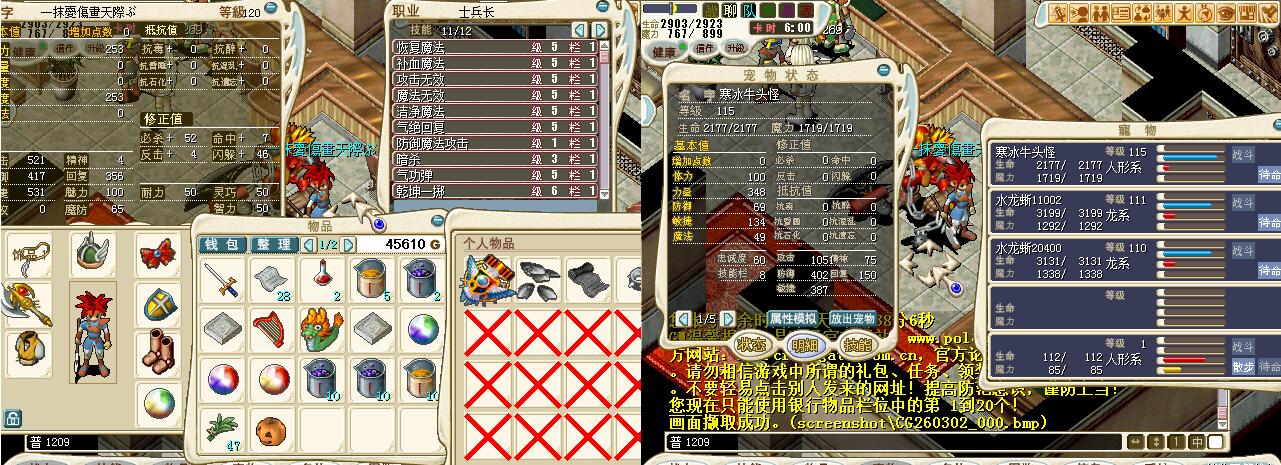Image resolution: width=1281 pixels, height=465 pixels.
Task: Set the level 1 pet to 散步
Action: point(1242,366)
